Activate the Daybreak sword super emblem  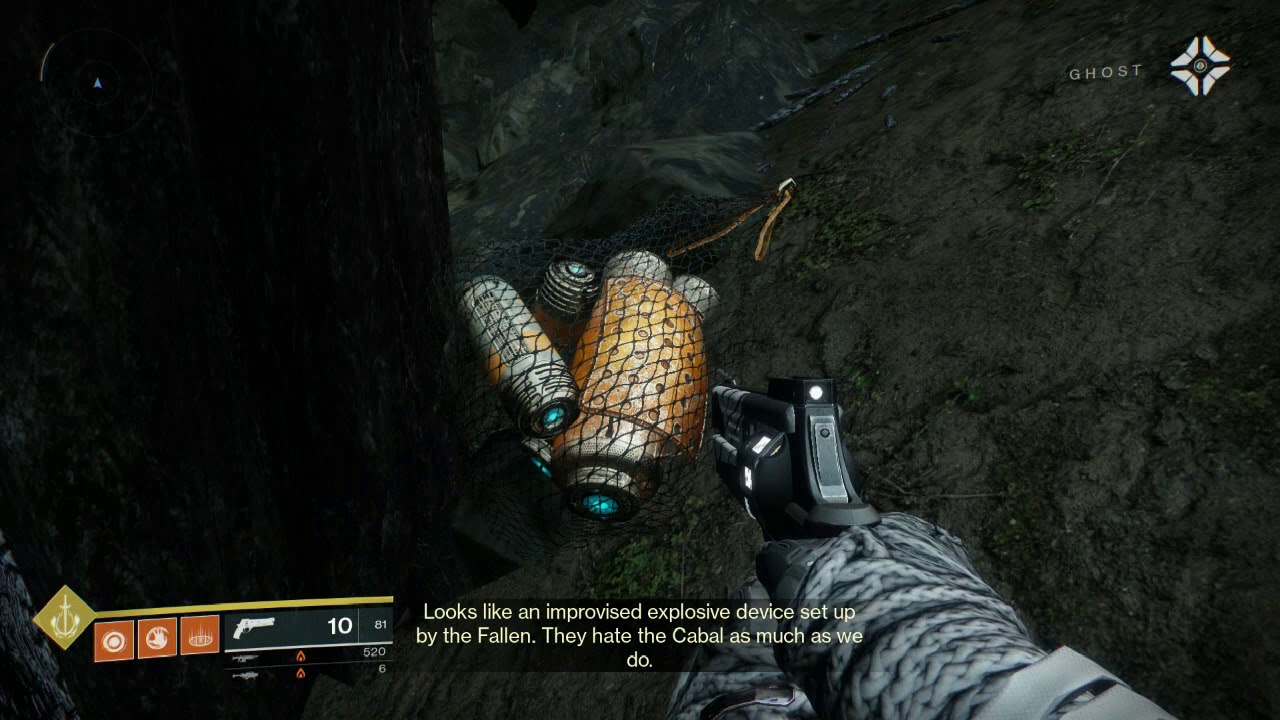(x=64, y=616)
